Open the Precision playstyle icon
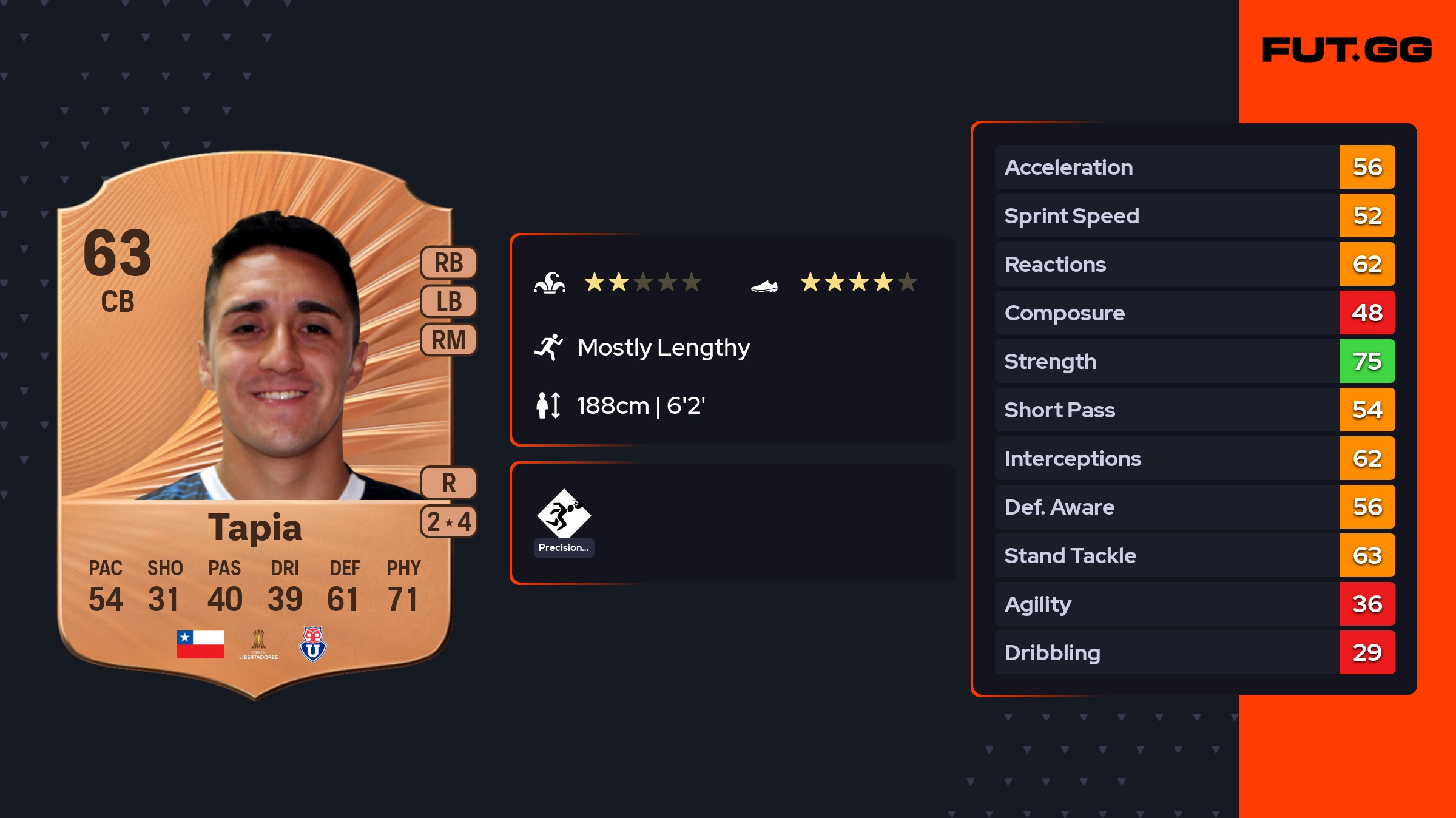1456x818 pixels. pyautogui.click(x=564, y=515)
